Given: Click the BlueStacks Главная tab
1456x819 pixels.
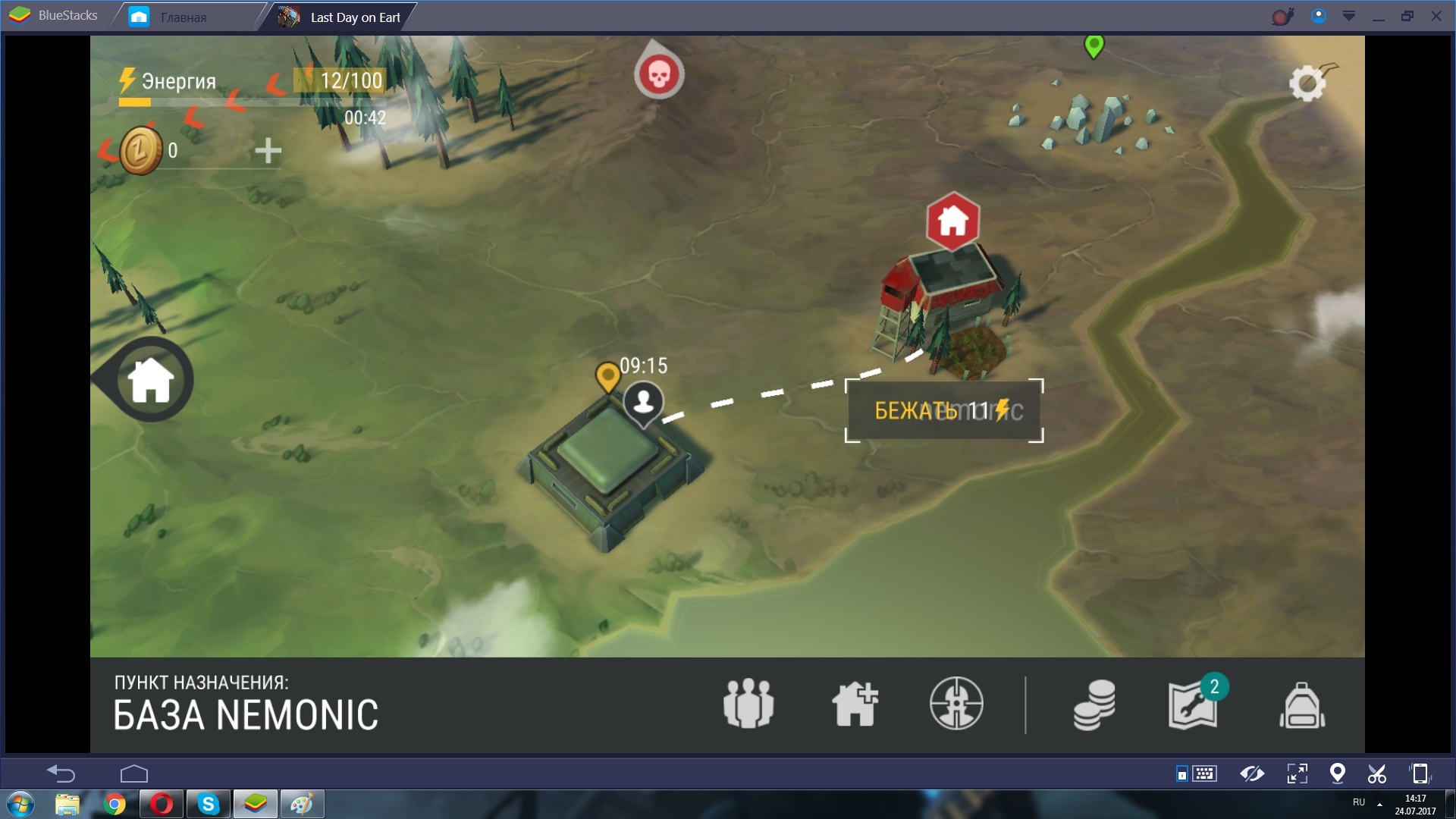Looking at the screenshot, I should [x=182, y=17].
